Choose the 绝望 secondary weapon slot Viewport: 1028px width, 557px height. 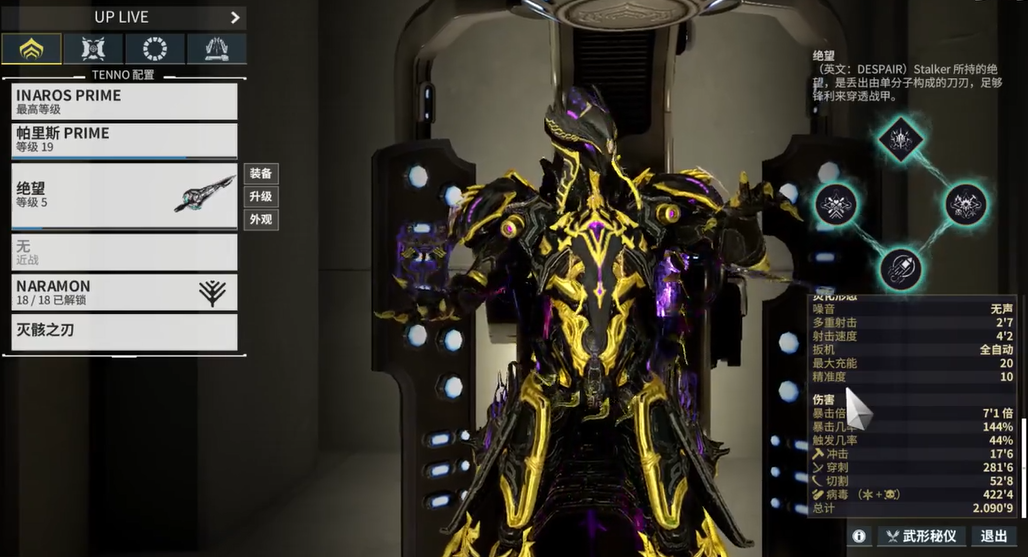tap(124, 195)
